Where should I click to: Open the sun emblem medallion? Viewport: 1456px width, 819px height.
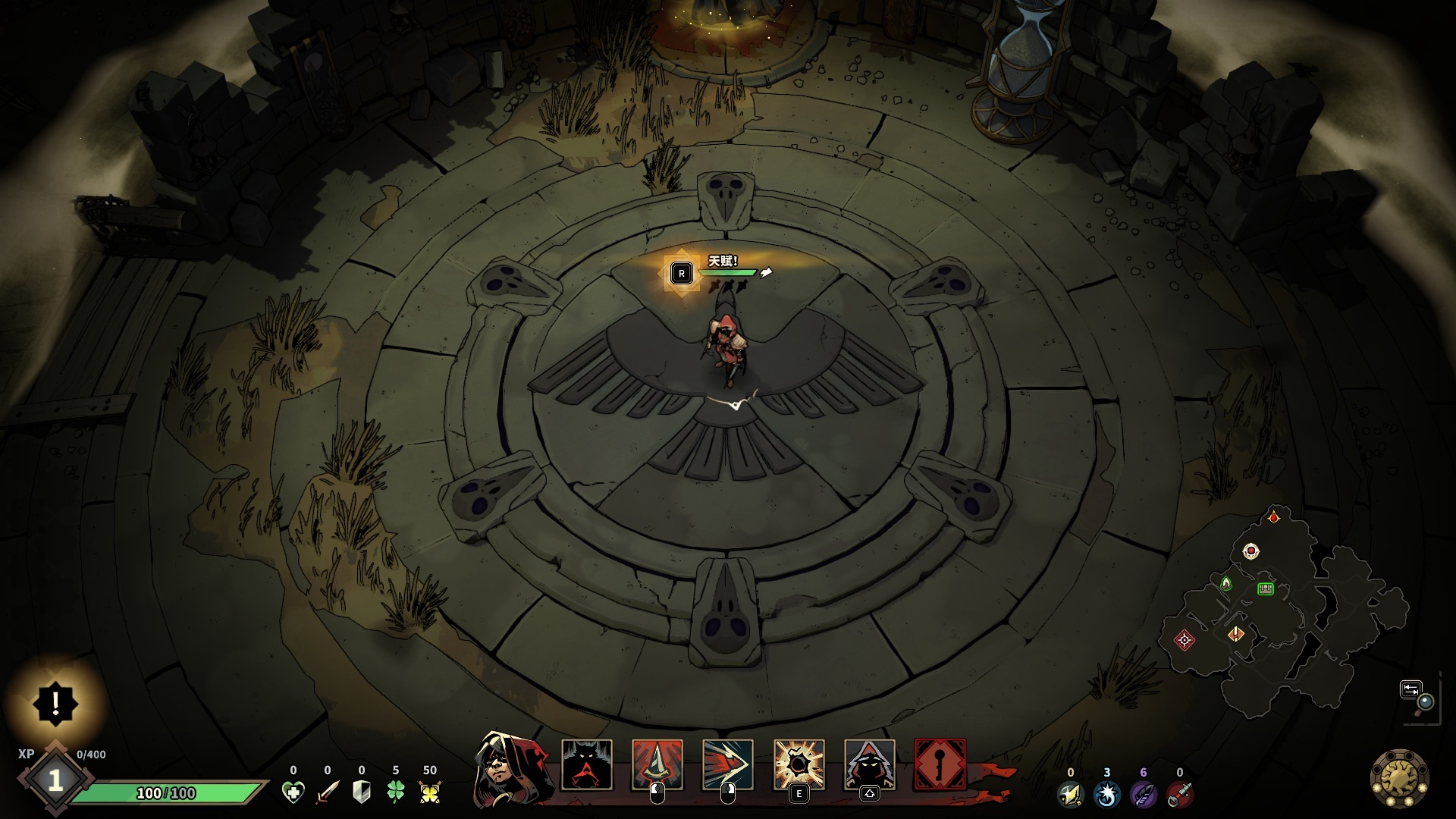[1399, 779]
